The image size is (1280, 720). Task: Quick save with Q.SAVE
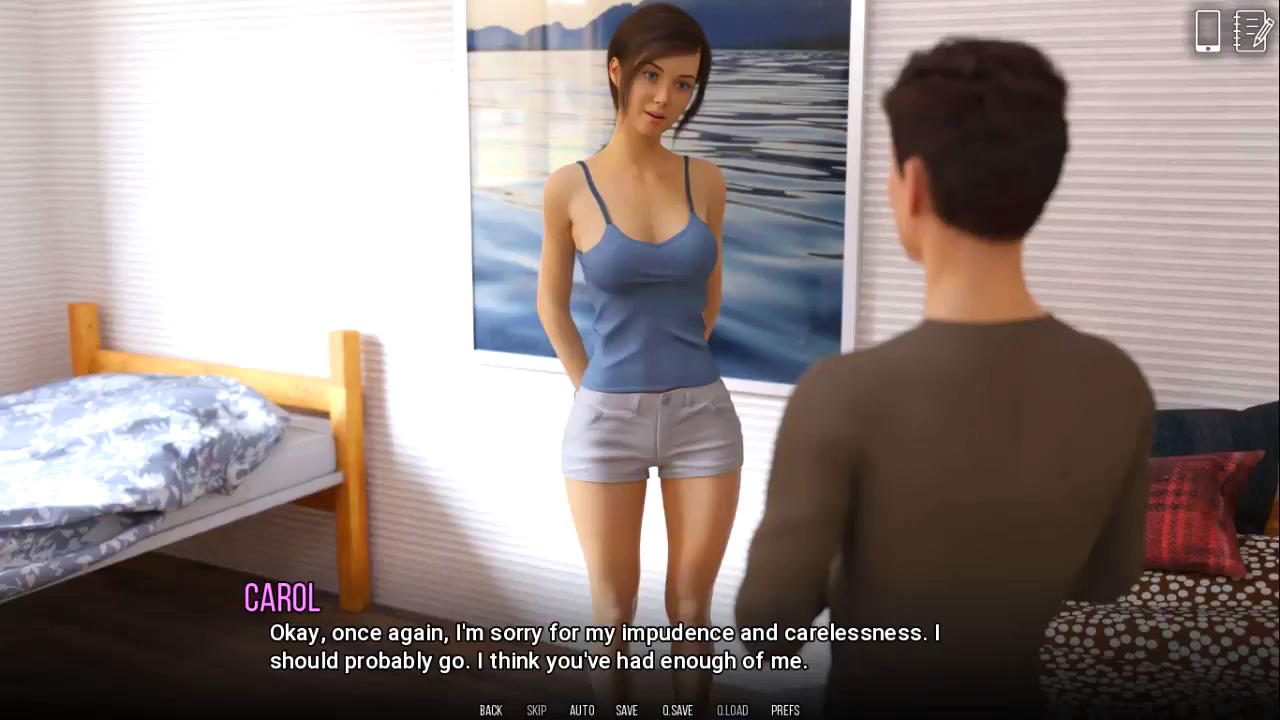point(677,710)
